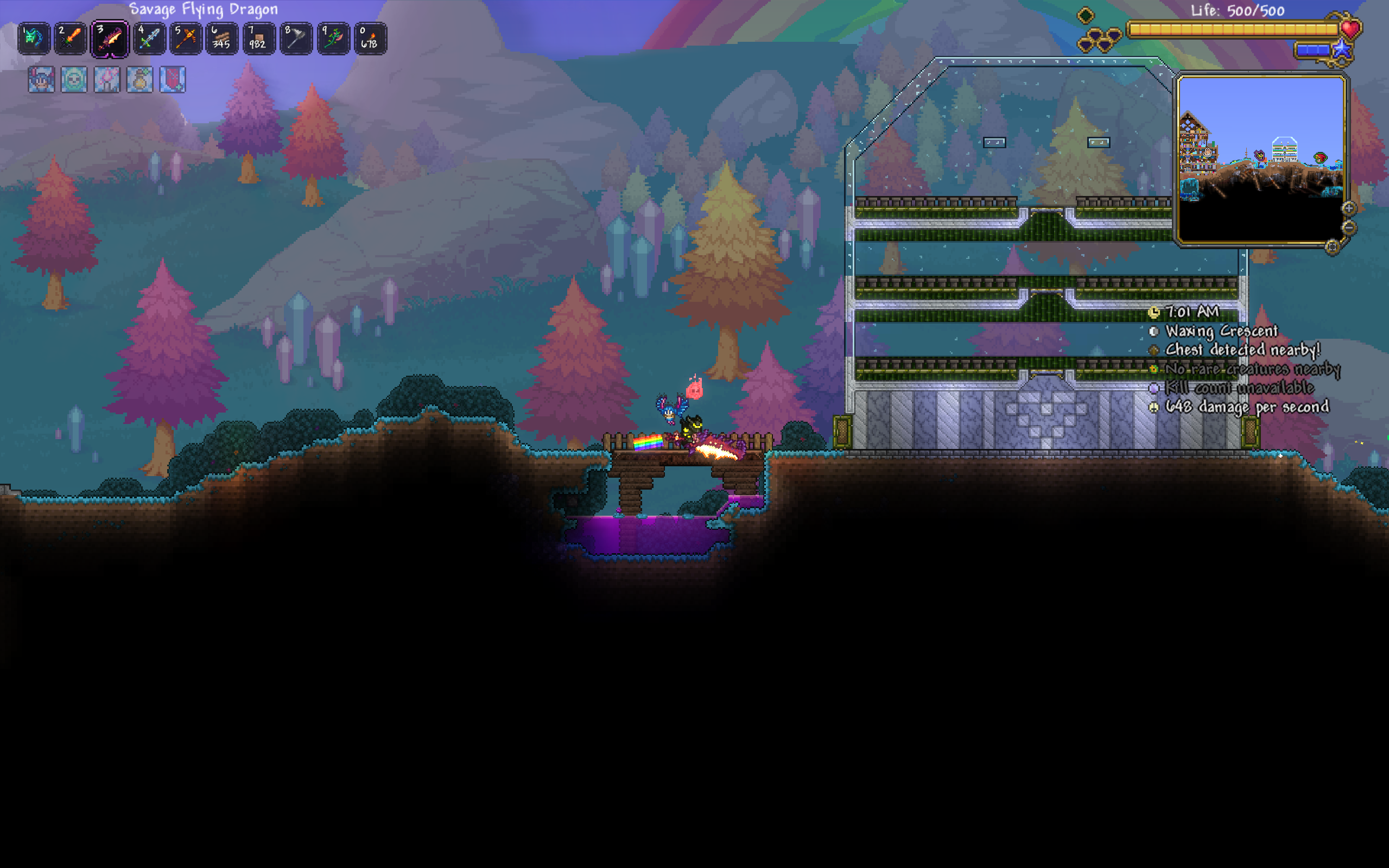Image resolution: width=1389 pixels, height=868 pixels.
Task: Select the green vine staff in slot 9
Action: [333, 39]
